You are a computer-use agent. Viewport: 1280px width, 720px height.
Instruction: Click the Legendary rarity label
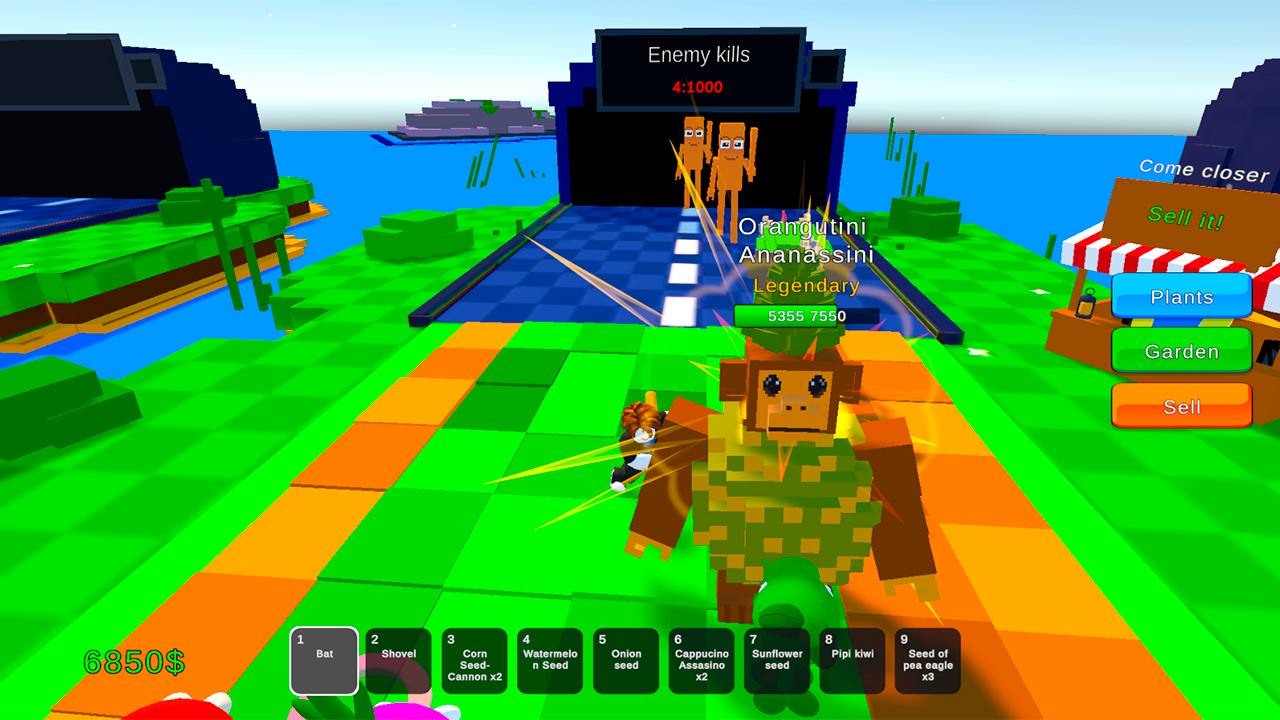(806, 286)
